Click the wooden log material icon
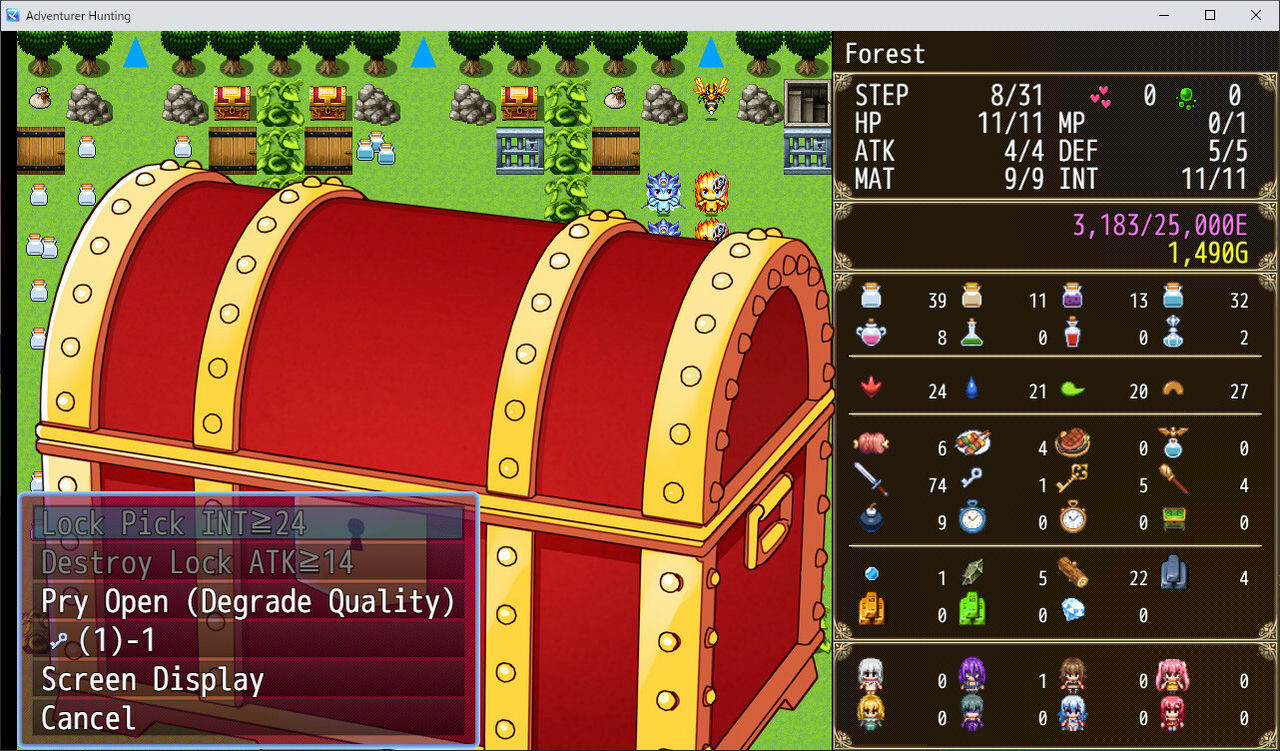 coord(1072,579)
